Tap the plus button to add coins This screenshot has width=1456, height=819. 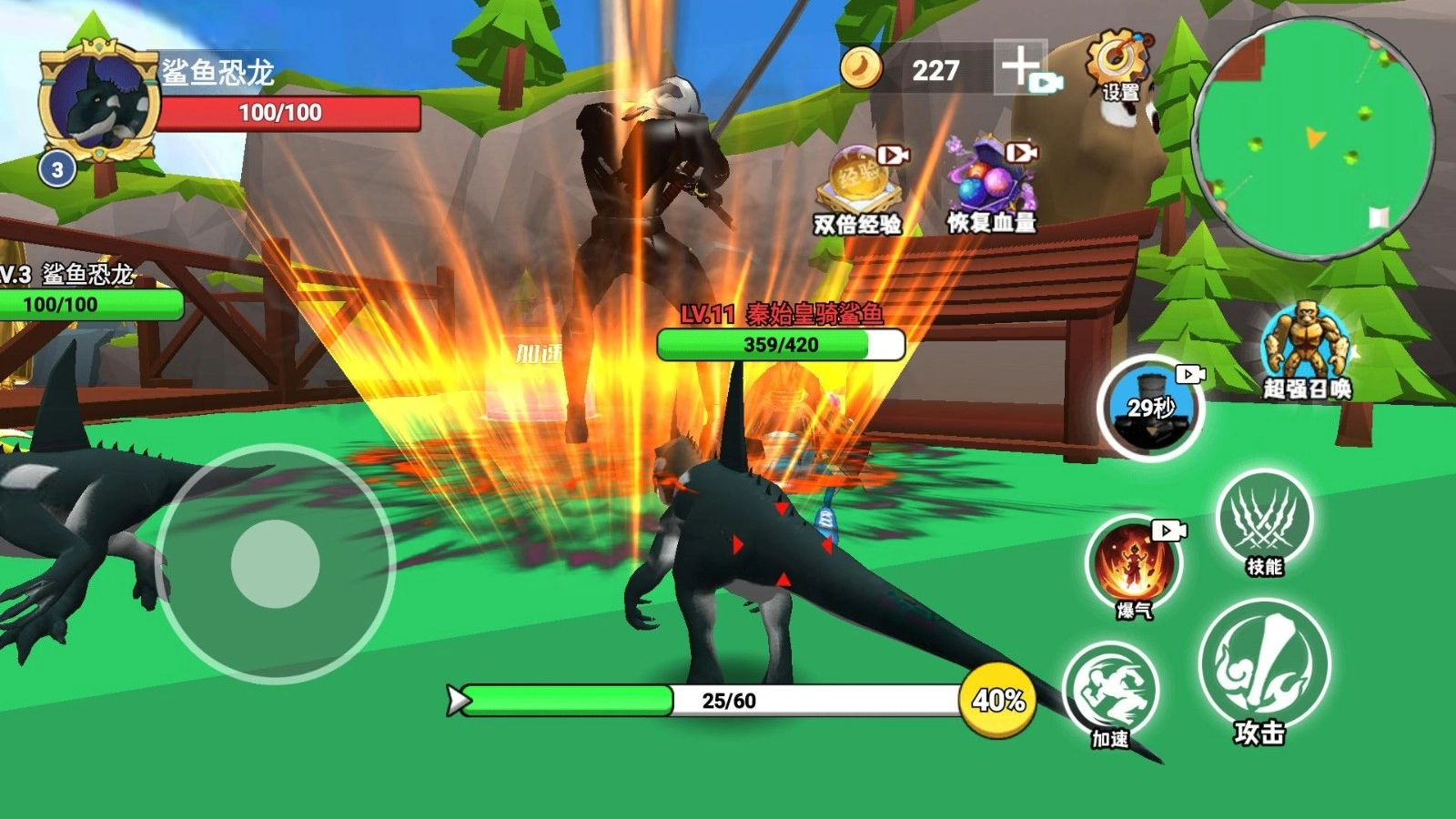click(x=1019, y=66)
